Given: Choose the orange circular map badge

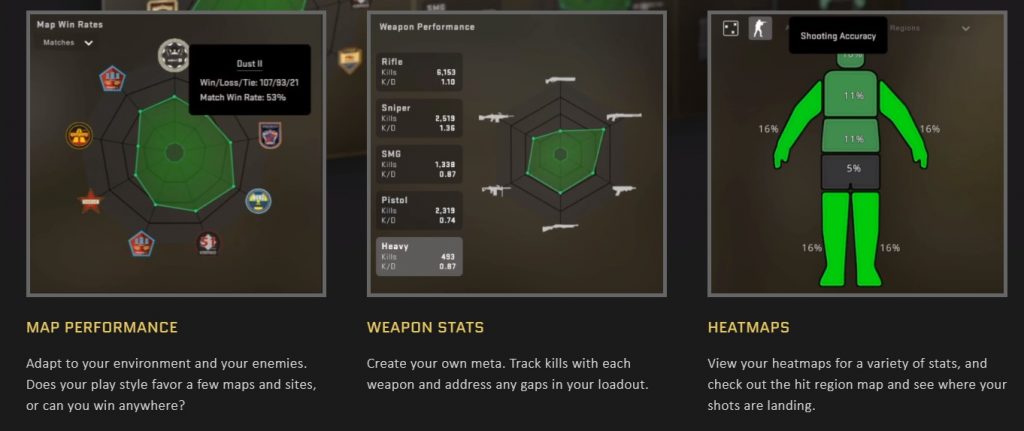Looking at the screenshot, I should pos(79,134).
